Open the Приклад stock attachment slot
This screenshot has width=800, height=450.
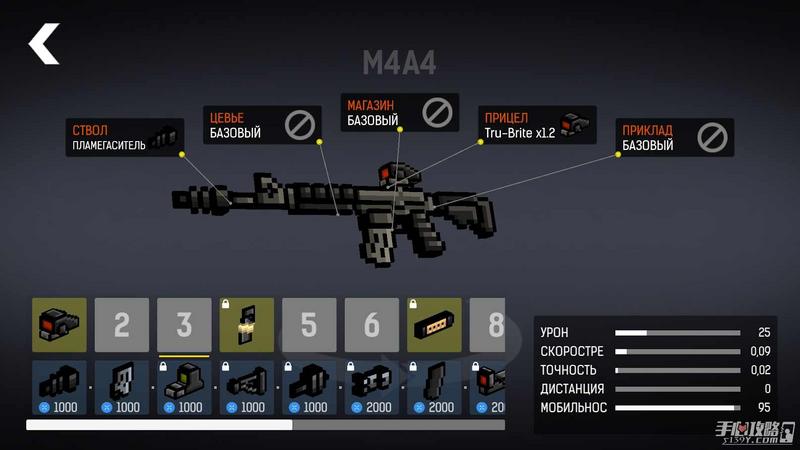click(x=676, y=138)
